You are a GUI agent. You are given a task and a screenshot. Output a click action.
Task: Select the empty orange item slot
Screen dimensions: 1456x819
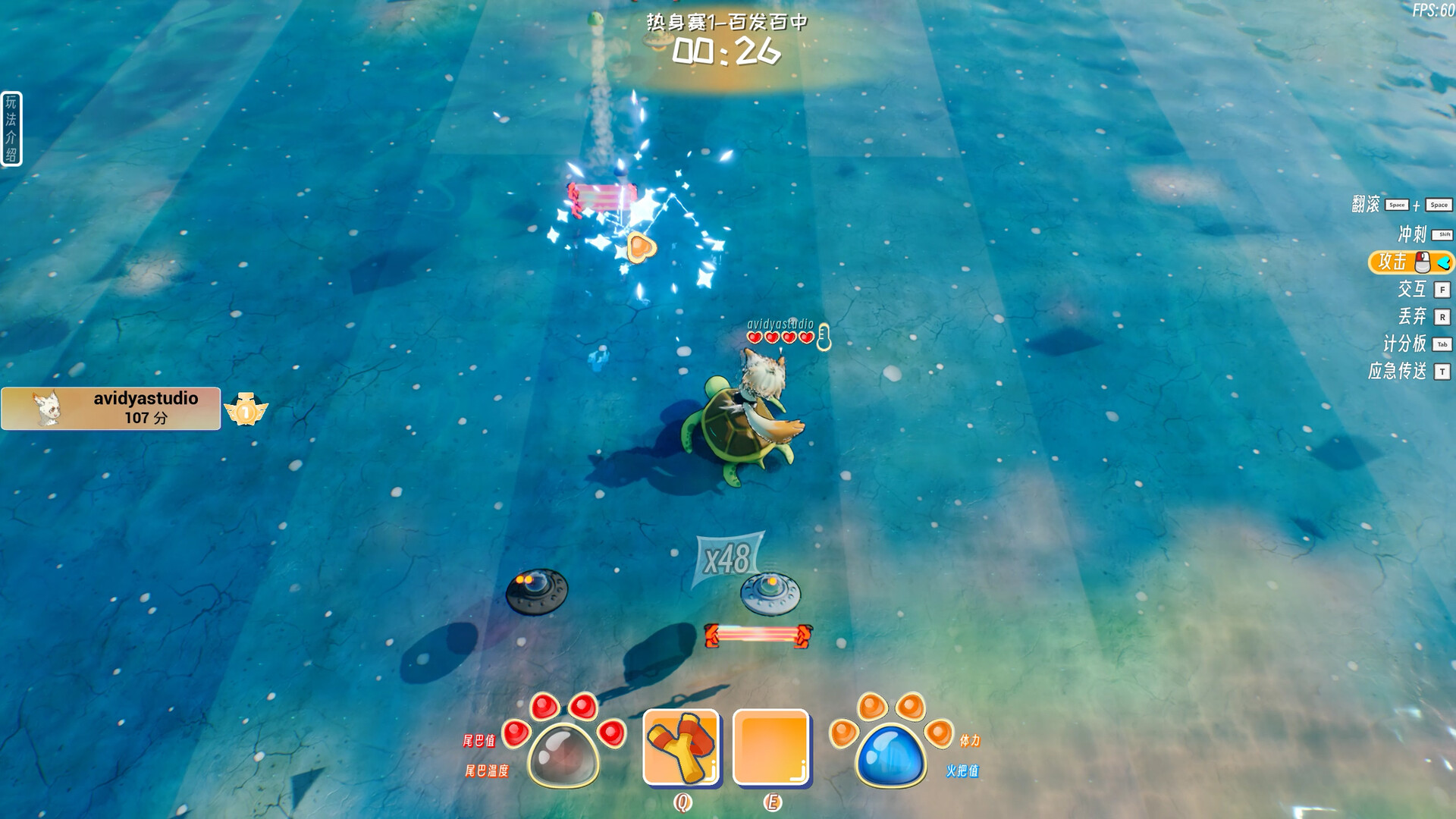pos(770,747)
